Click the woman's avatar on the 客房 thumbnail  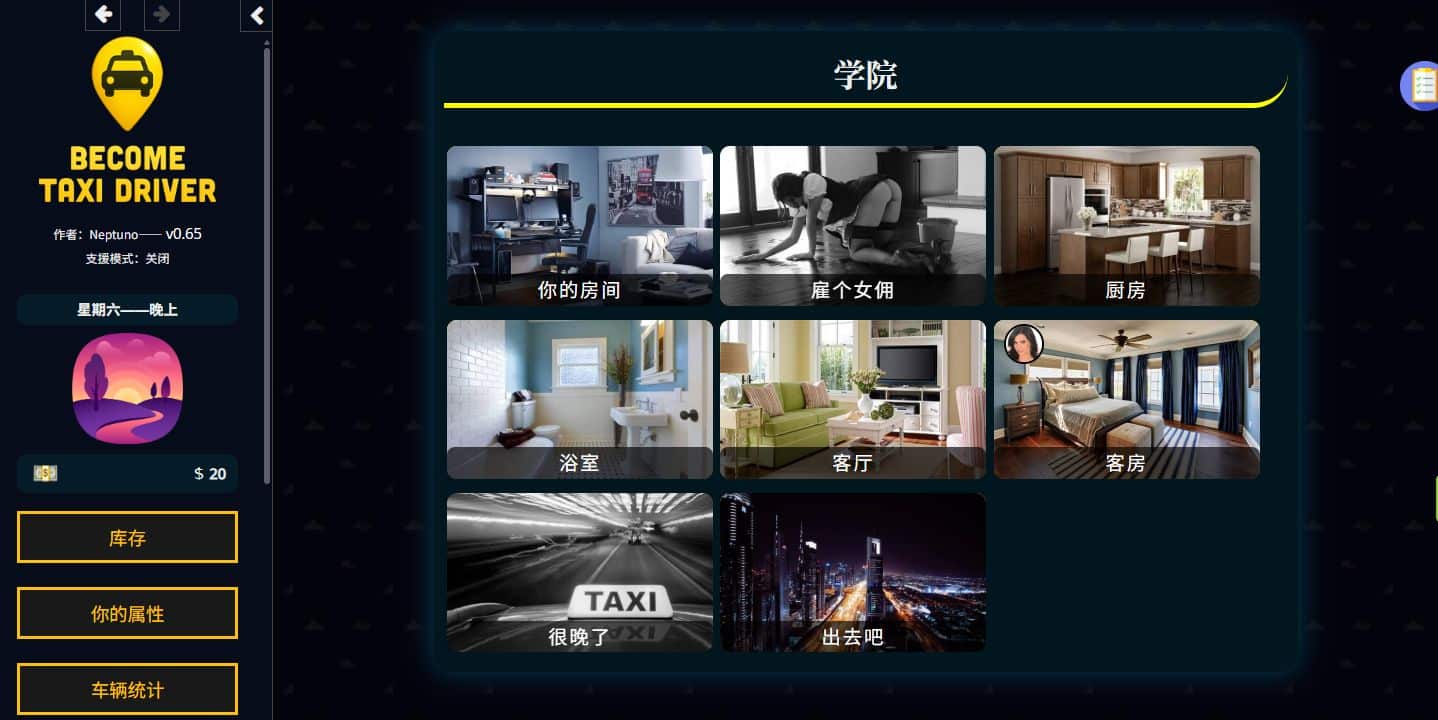coord(1023,343)
